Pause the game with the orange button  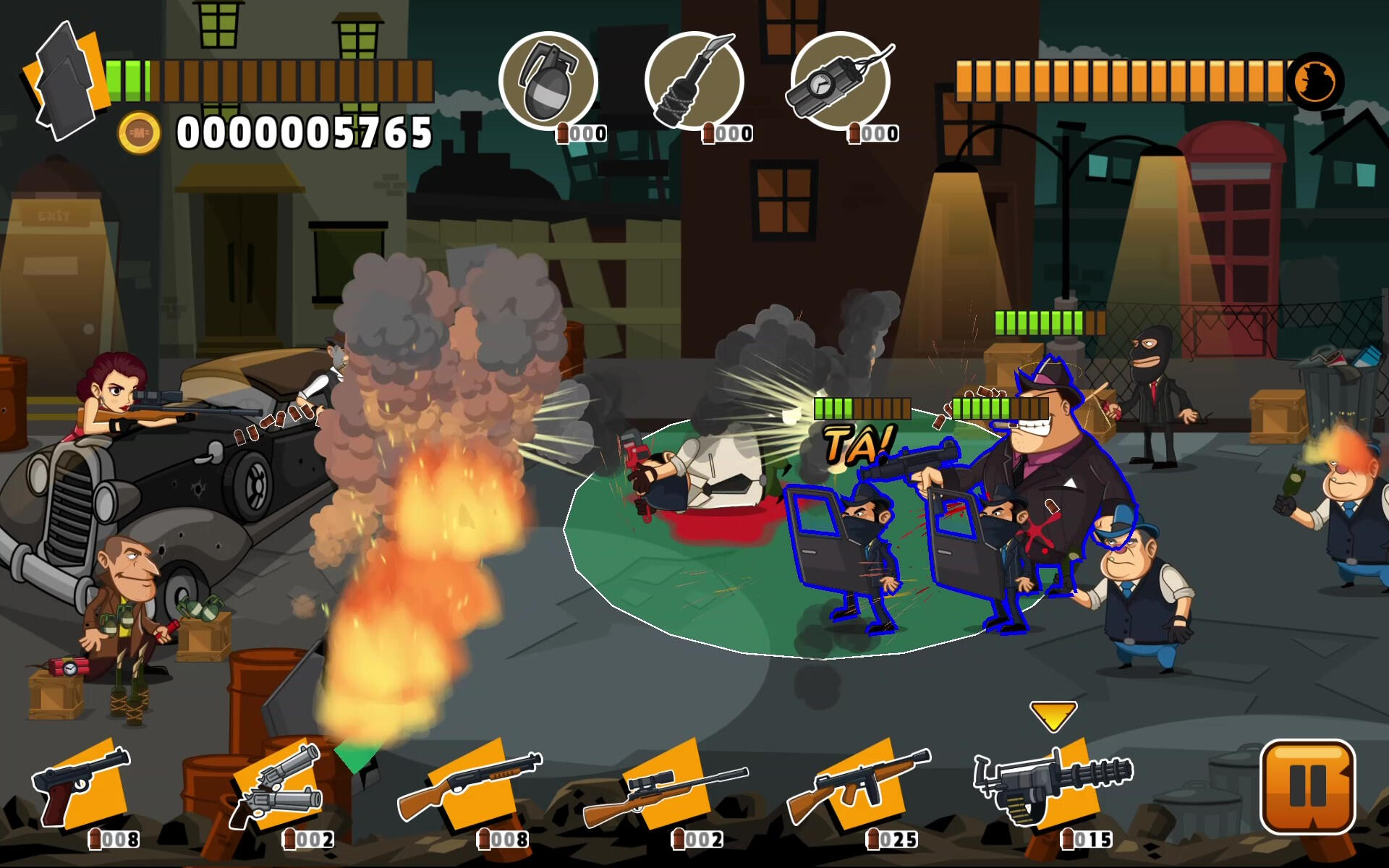[1307, 786]
